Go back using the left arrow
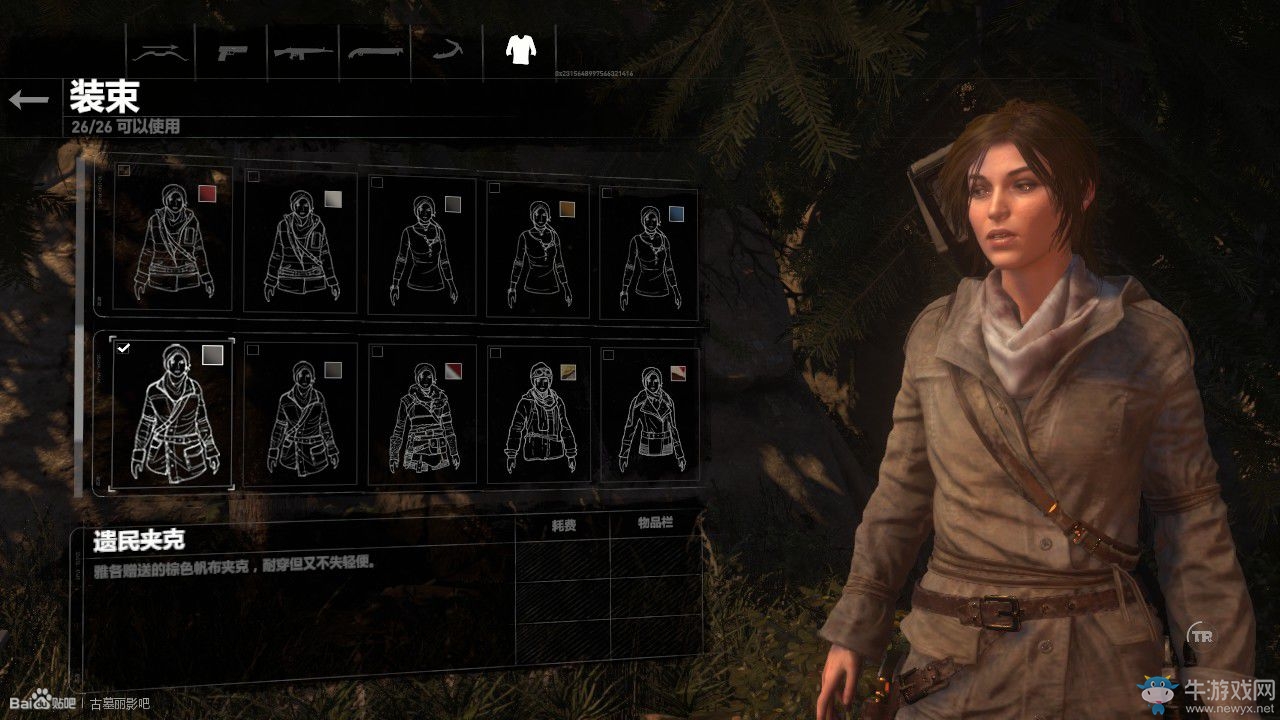1280x720 pixels. tap(29, 99)
